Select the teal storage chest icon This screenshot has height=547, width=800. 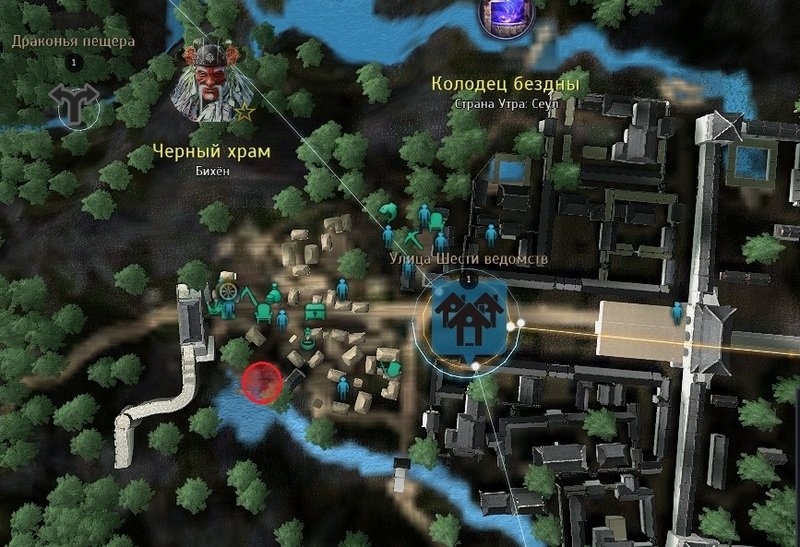[316, 311]
